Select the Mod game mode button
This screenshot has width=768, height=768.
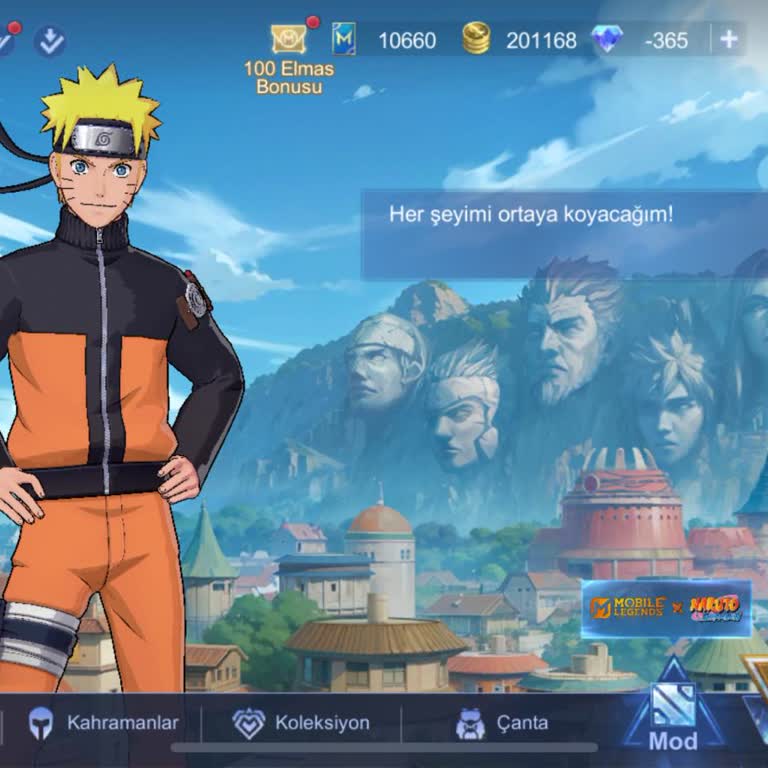click(x=673, y=712)
